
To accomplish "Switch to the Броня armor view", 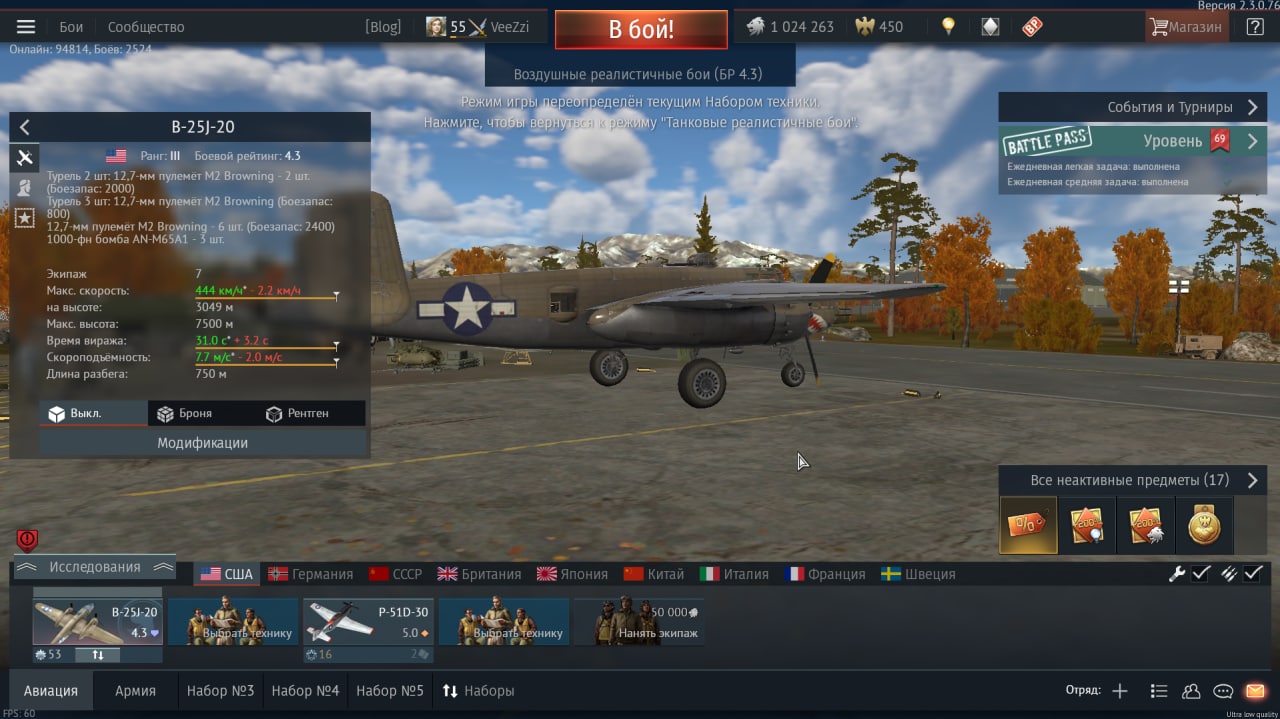I will pyautogui.click(x=185, y=413).
